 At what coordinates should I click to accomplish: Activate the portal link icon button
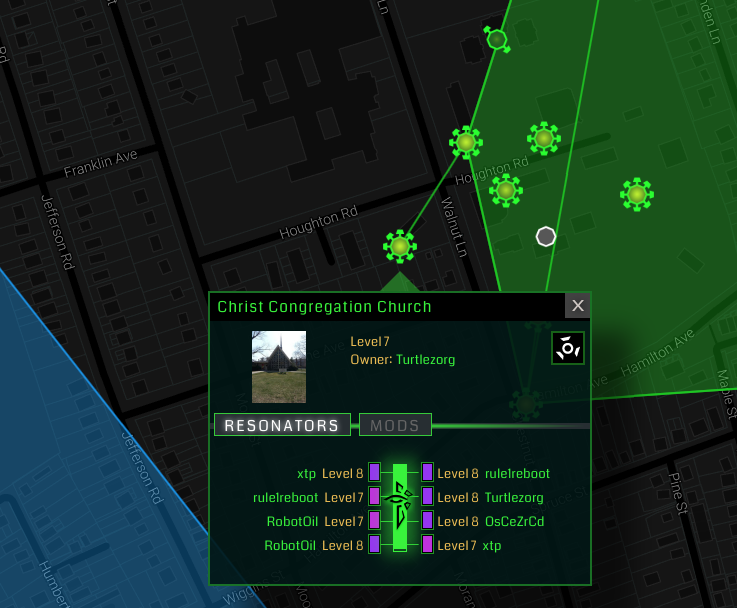(x=568, y=348)
